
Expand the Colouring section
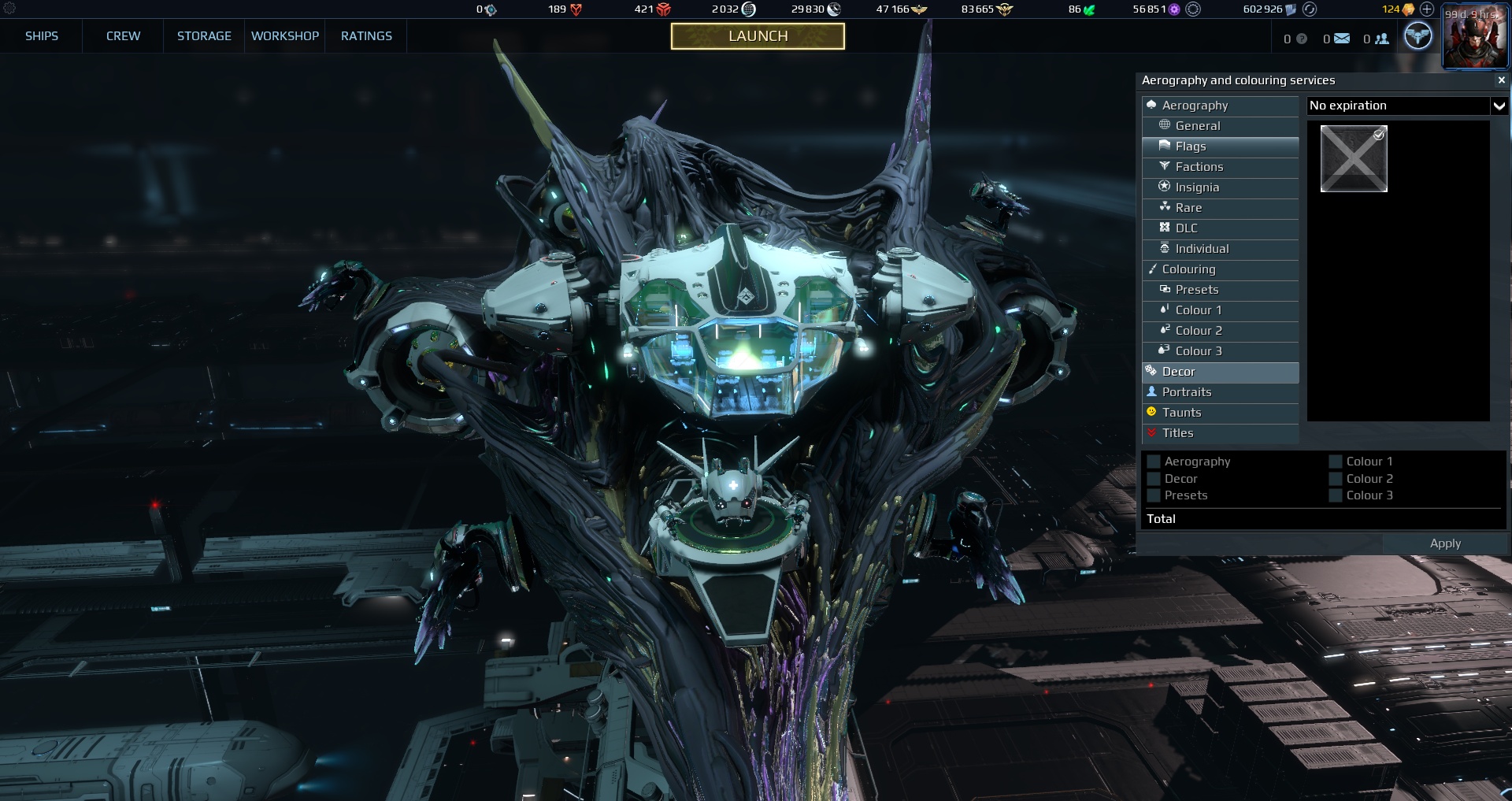pyautogui.click(x=1189, y=269)
